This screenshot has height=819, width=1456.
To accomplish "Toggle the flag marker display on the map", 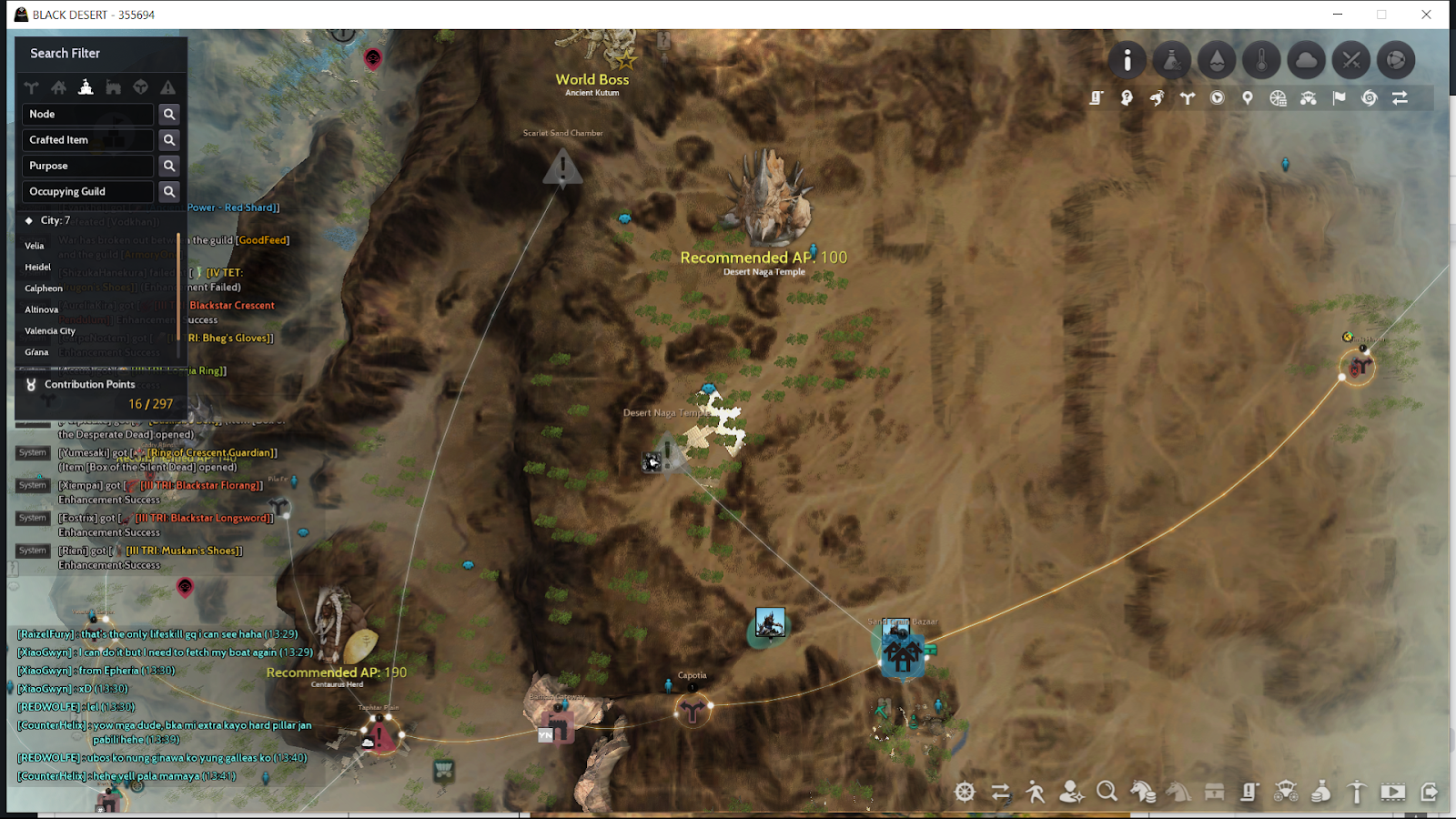I will 1340,98.
